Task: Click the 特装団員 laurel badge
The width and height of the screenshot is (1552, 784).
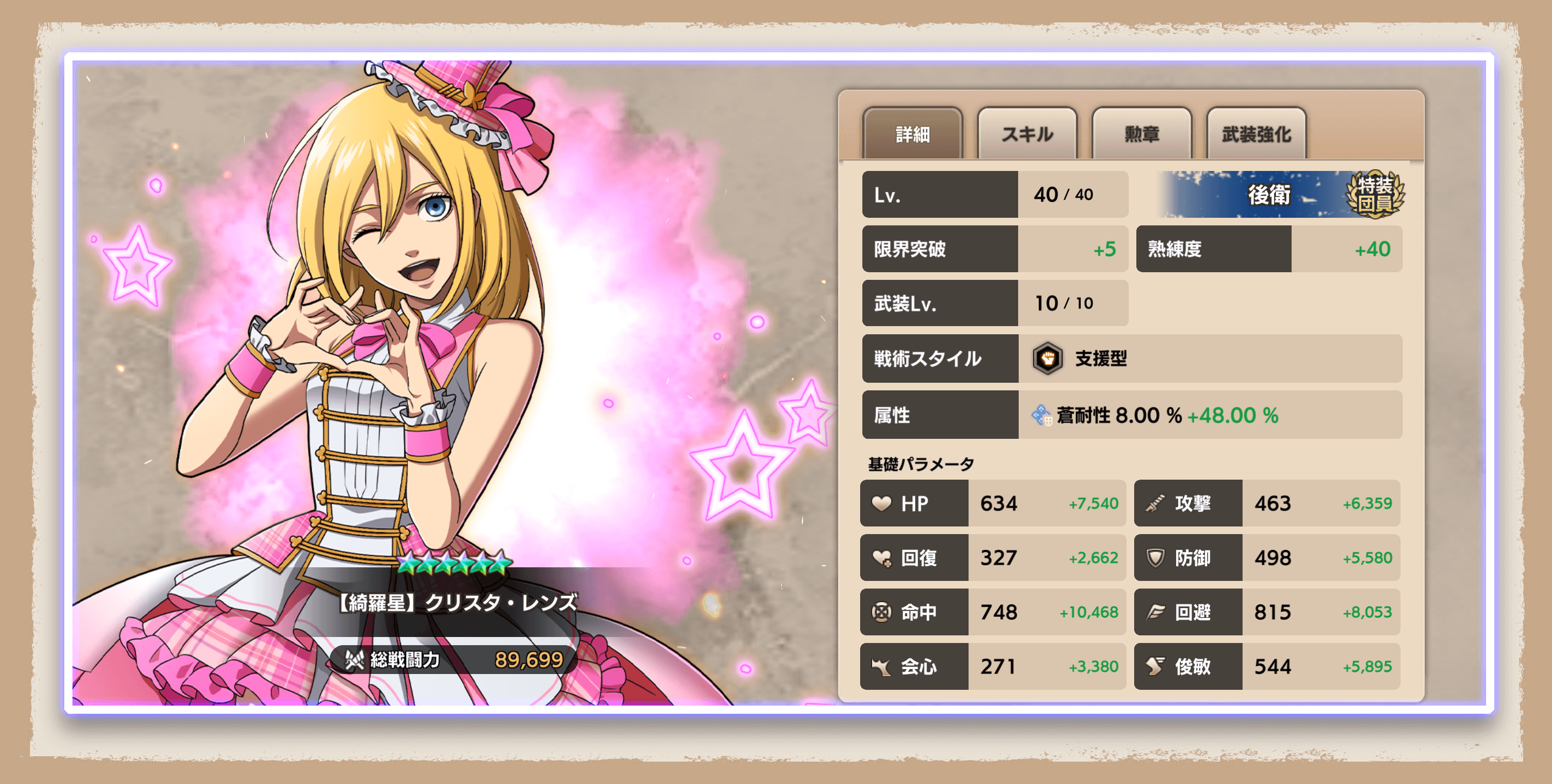Action: (x=1375, y=194)
